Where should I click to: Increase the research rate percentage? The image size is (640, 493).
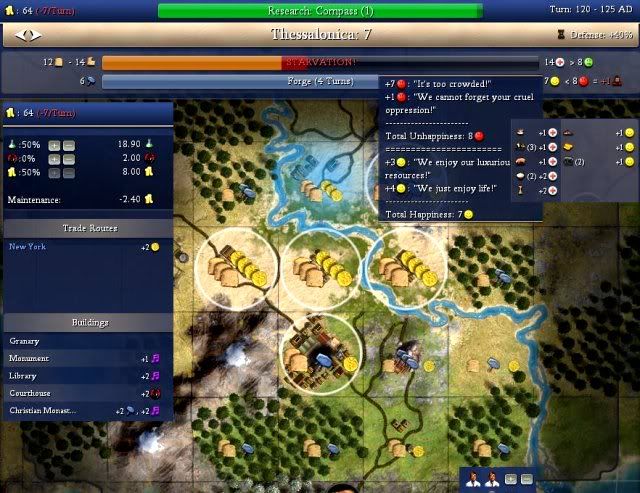[x=54, y=145]
